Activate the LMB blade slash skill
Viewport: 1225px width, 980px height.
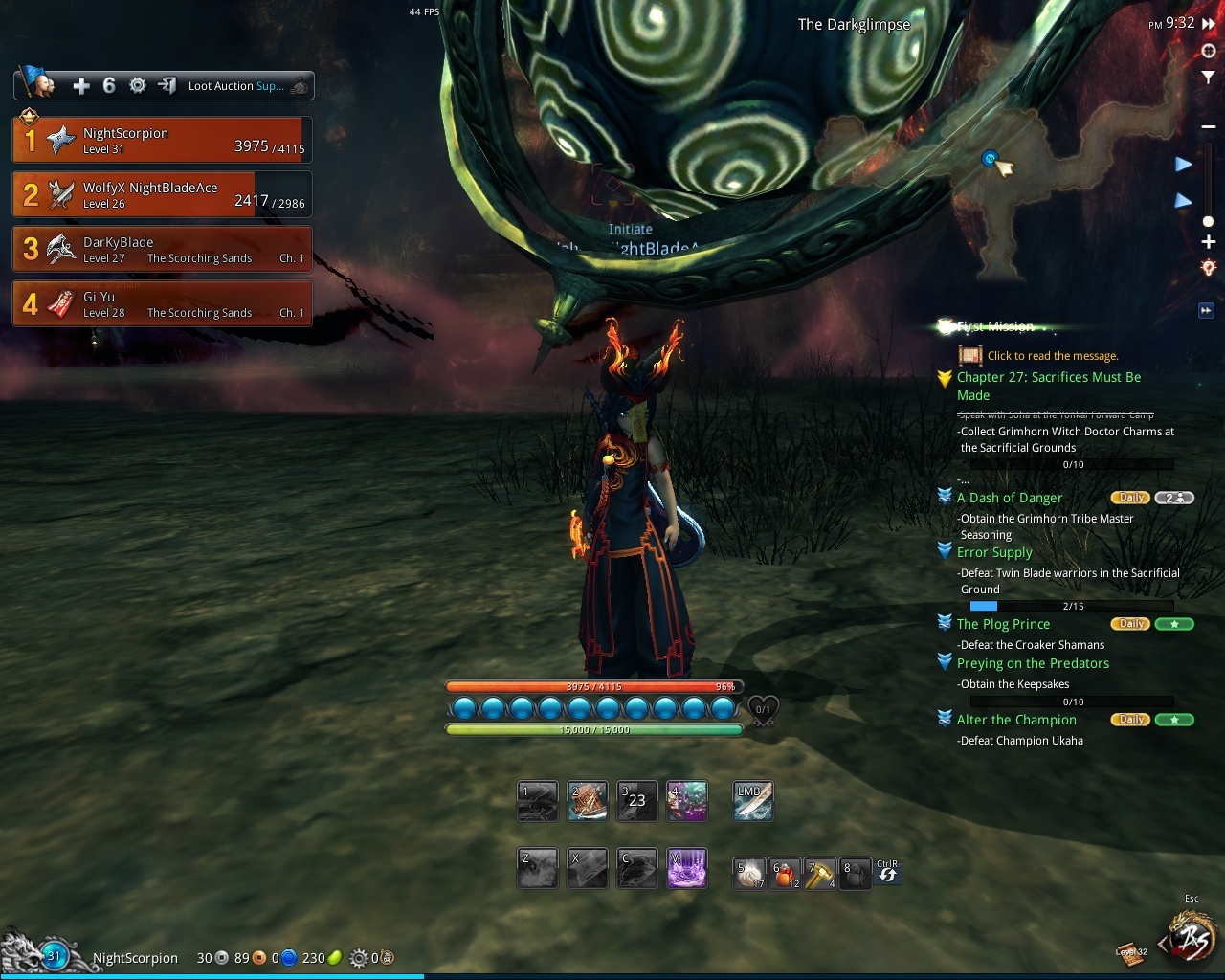pyautogui.click(x=752, y=802)
